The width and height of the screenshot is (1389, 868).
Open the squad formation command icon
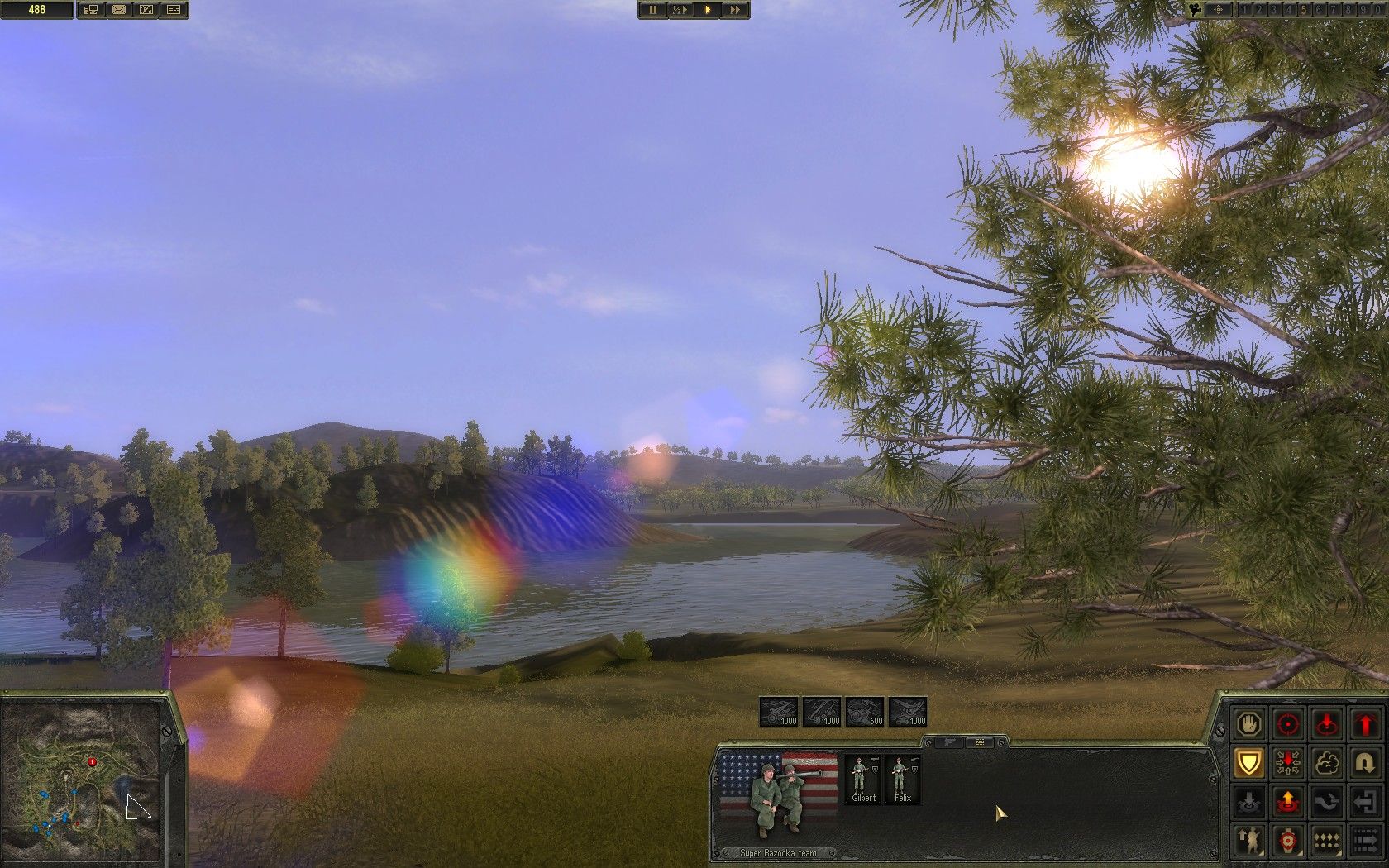(x=1327, y=839)
